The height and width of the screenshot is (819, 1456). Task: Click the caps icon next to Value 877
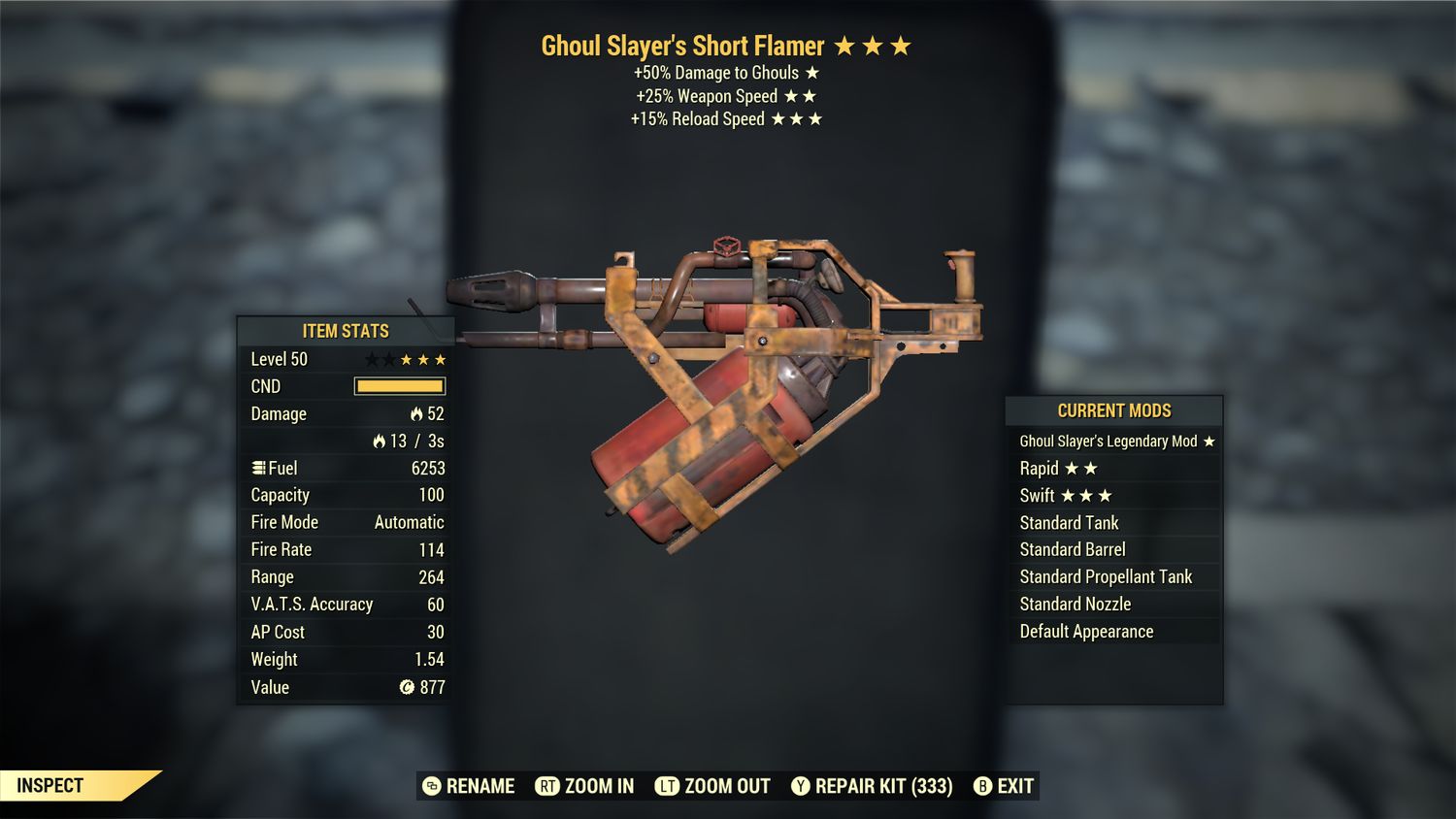(407, 687)
